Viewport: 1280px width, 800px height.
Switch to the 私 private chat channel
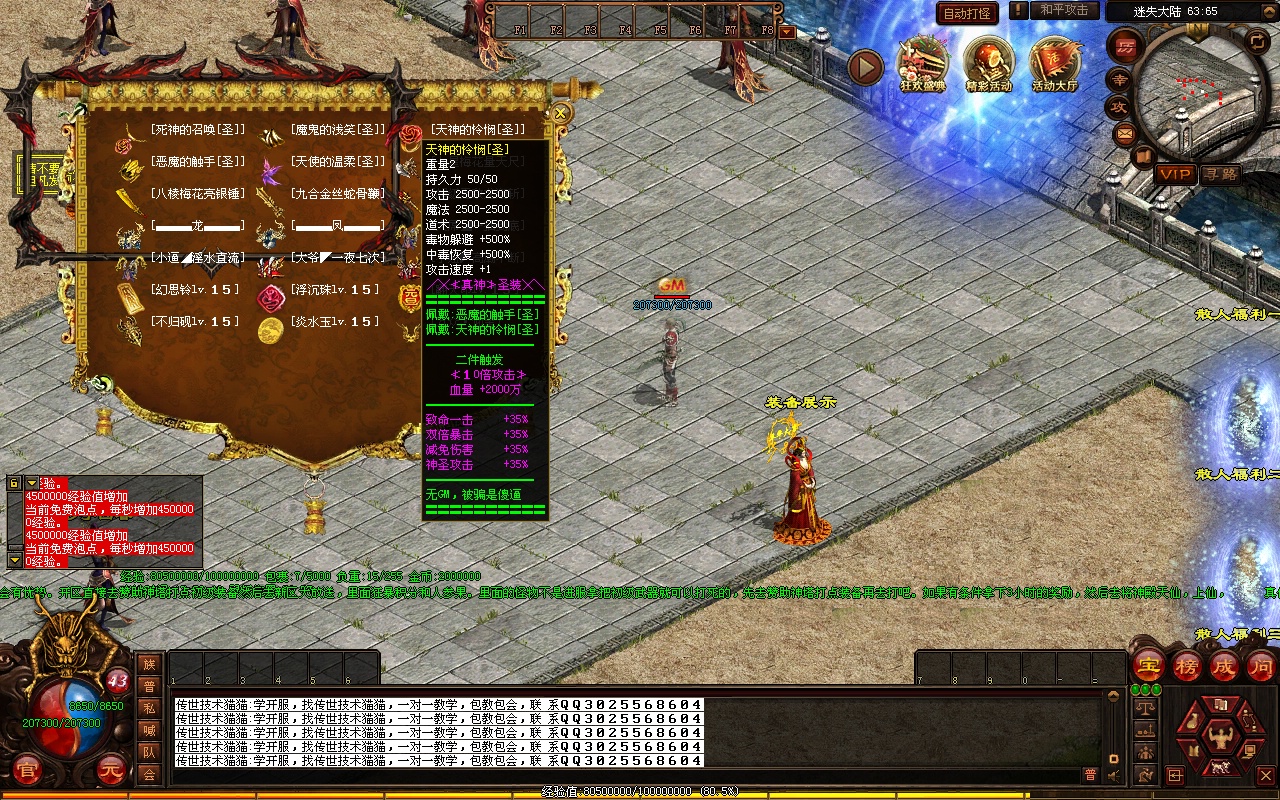click(149, 709)
